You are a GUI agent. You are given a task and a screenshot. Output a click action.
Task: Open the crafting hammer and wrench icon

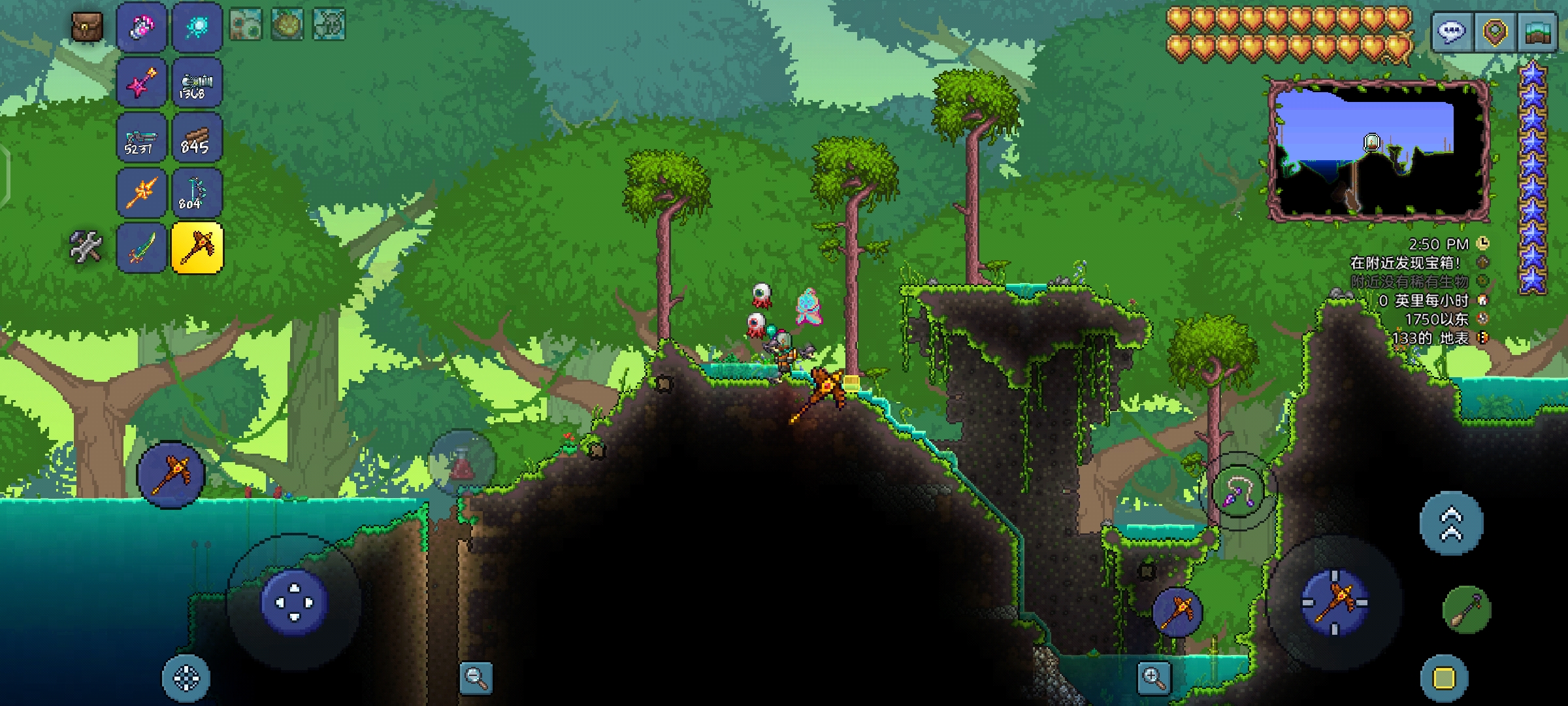pos(86,247)
